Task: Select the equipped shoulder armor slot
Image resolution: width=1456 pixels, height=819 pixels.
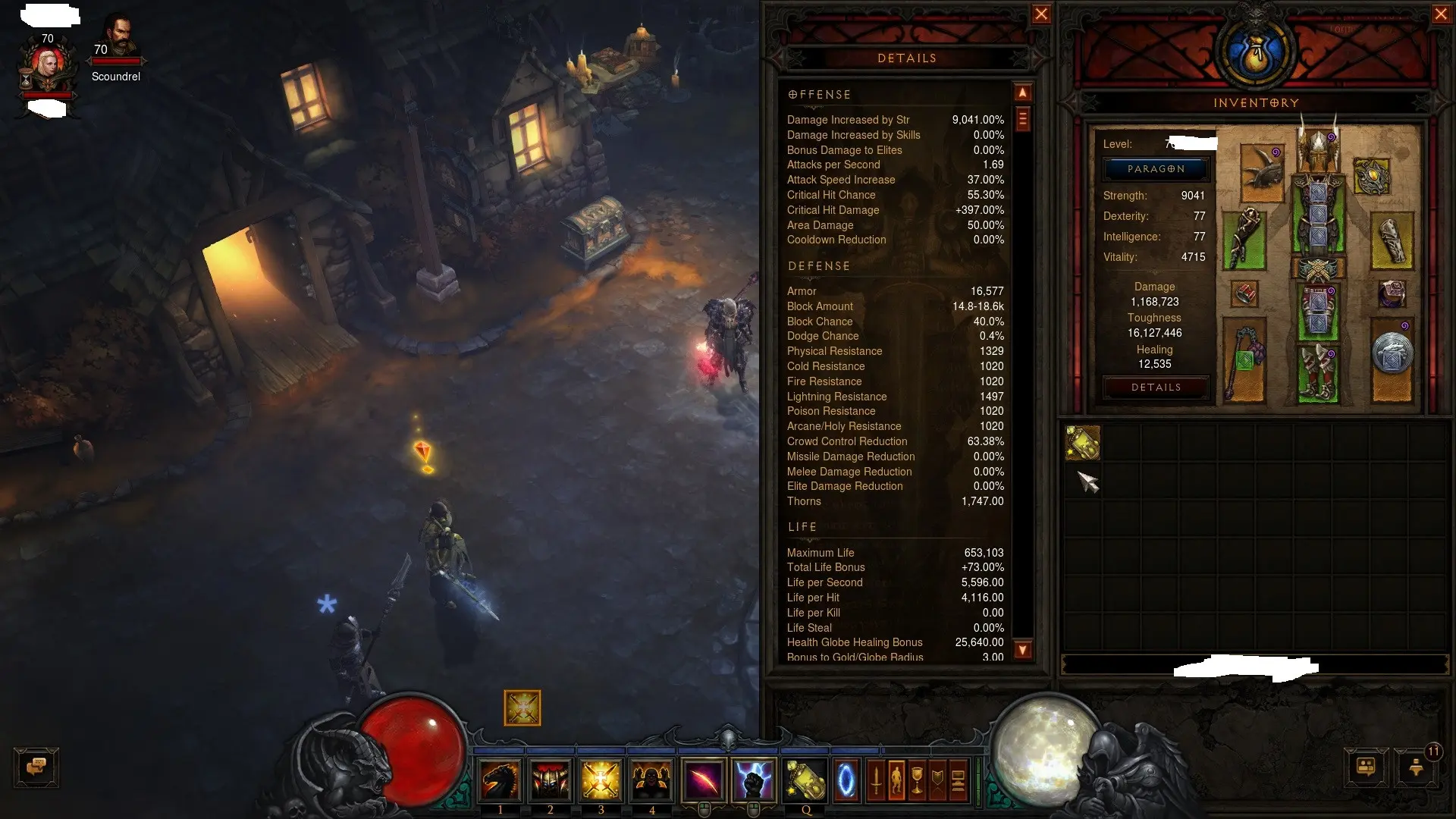Action: click(x=1262, y=171)
